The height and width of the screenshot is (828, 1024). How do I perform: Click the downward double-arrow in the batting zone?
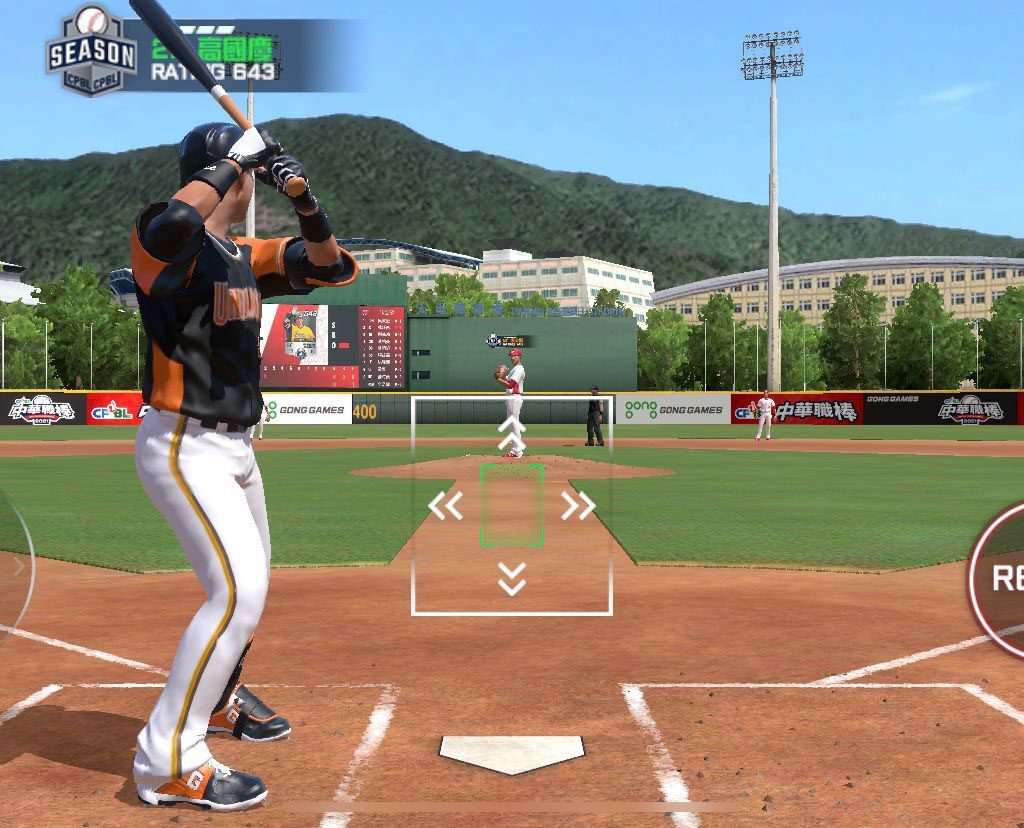[512, 578]
